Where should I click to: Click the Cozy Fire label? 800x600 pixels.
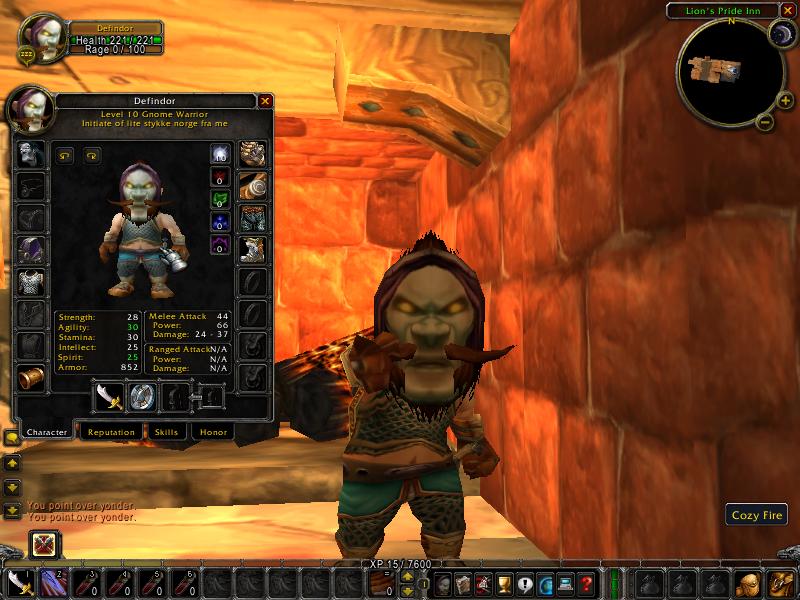[756, 515]
